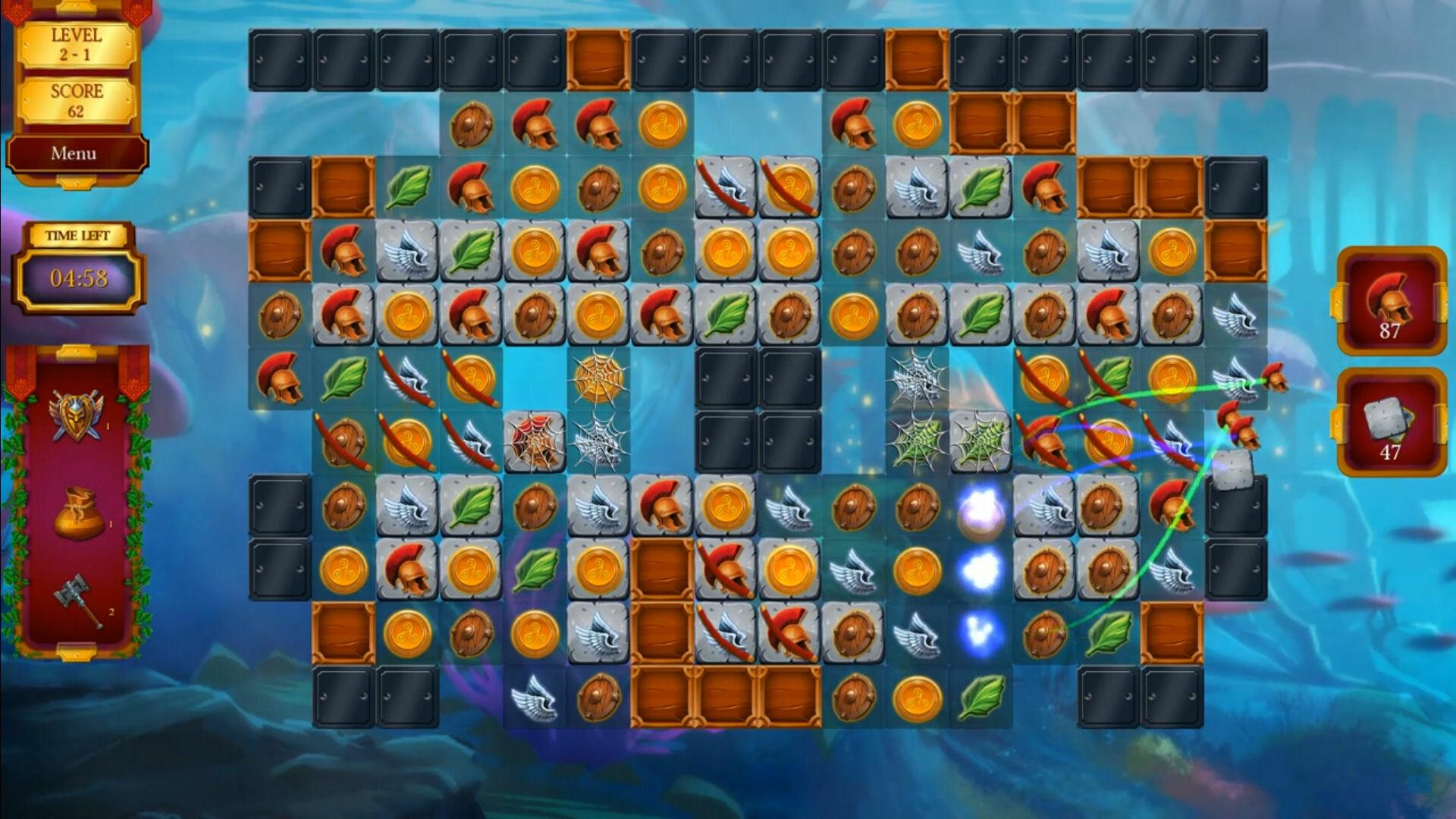This screenshot has height=819, width=1456.
Task: Select the red cobweb stone tile
Action: coord(535,441)
